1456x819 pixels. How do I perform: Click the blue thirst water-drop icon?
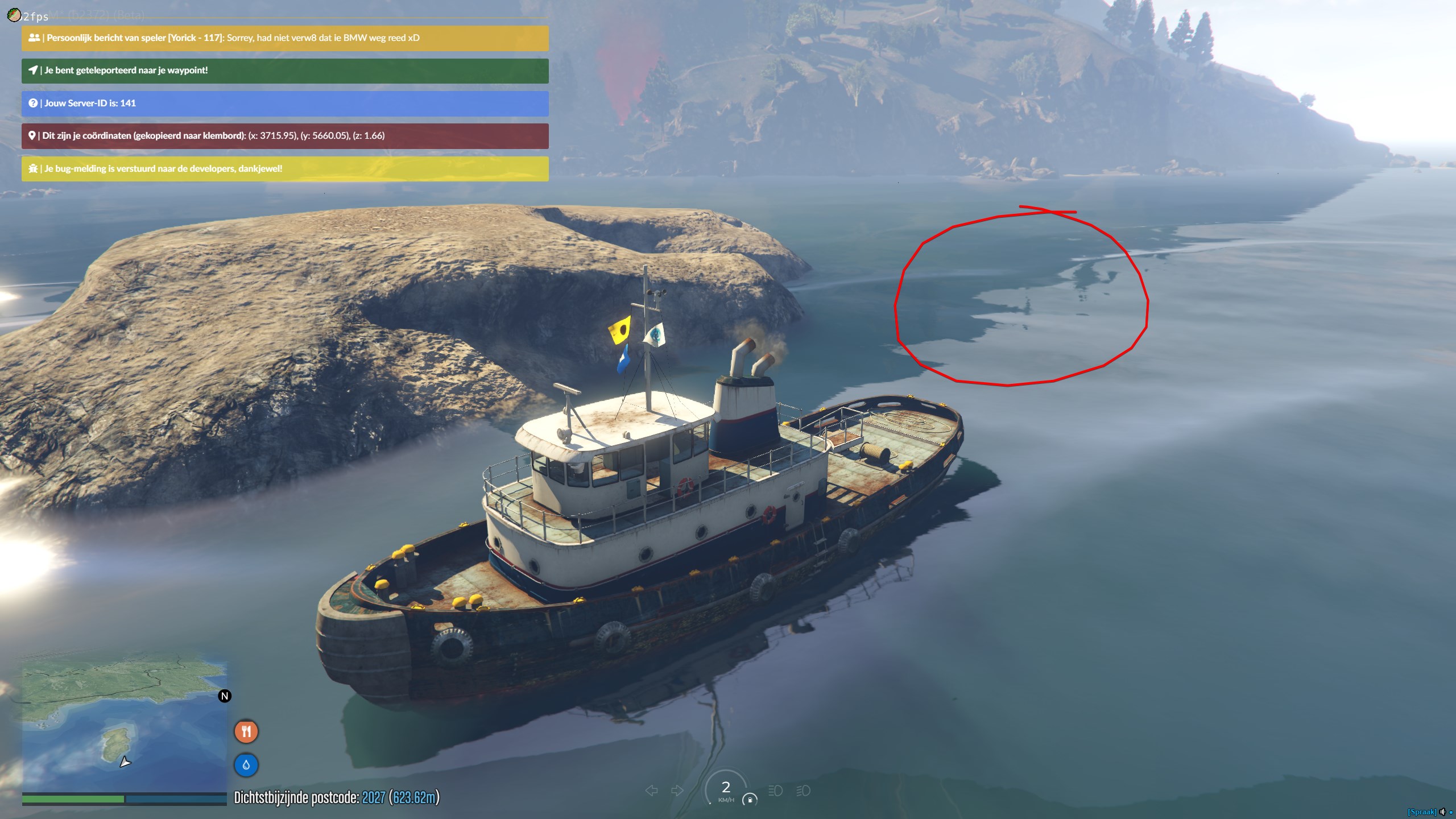[246, 765]
